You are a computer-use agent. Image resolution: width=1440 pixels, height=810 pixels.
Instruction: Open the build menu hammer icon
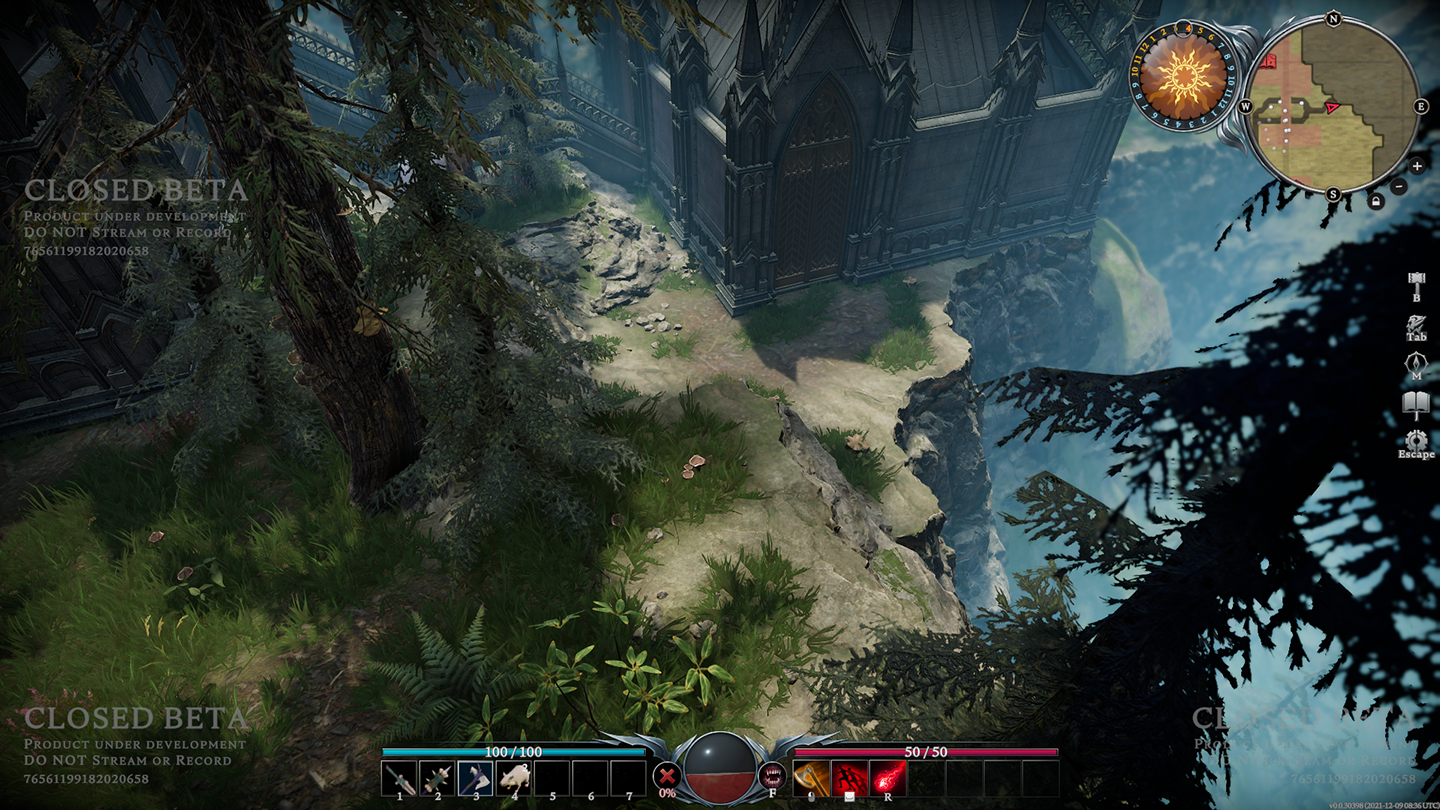(x=1416, y=281)
